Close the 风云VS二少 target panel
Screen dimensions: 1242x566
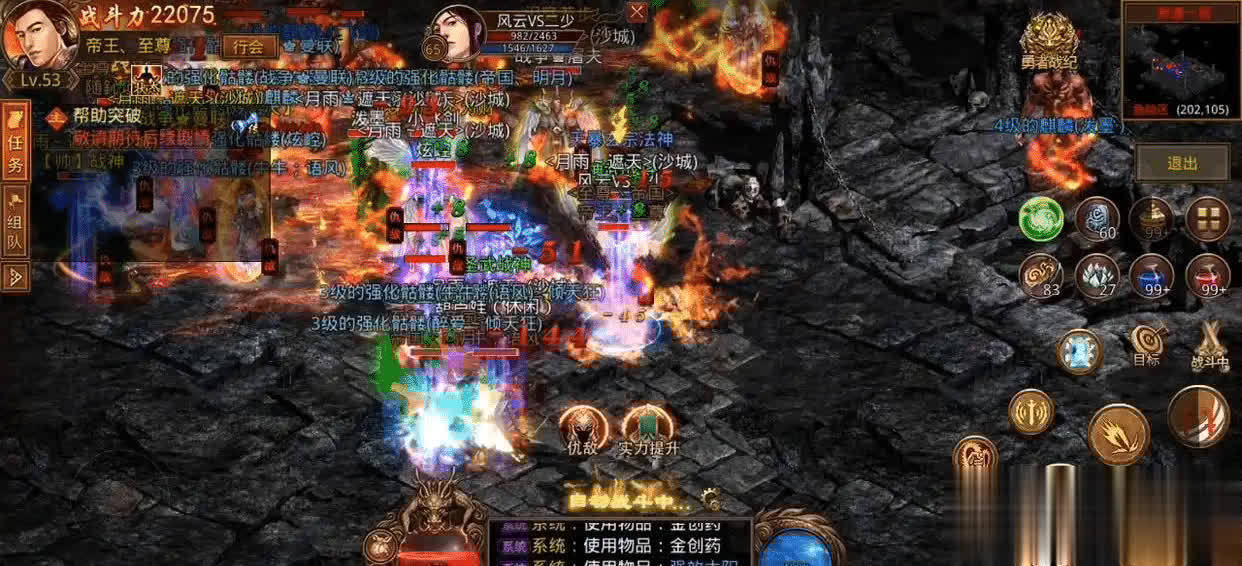pos(637,13)
